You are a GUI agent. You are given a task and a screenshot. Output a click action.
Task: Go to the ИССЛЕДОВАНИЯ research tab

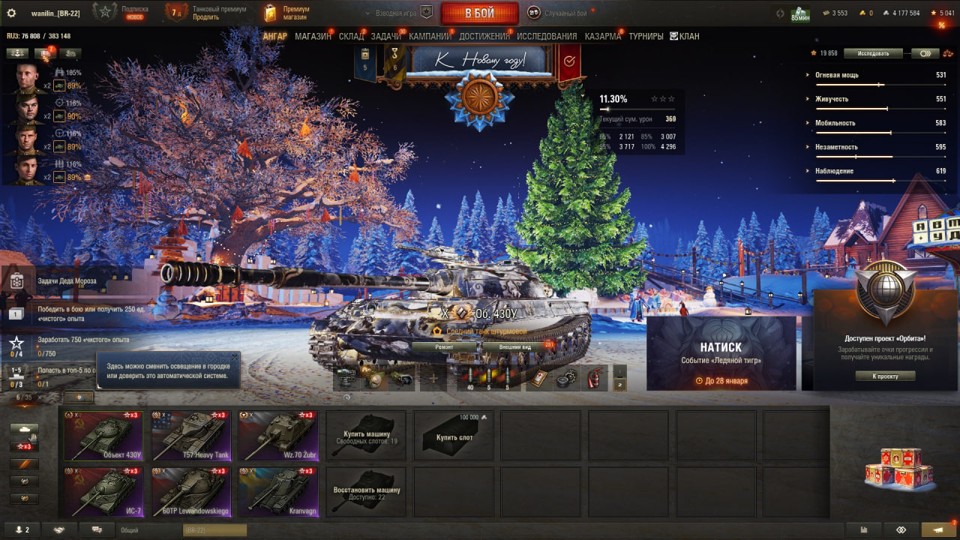pyautogui.click(x=547, y=37)
